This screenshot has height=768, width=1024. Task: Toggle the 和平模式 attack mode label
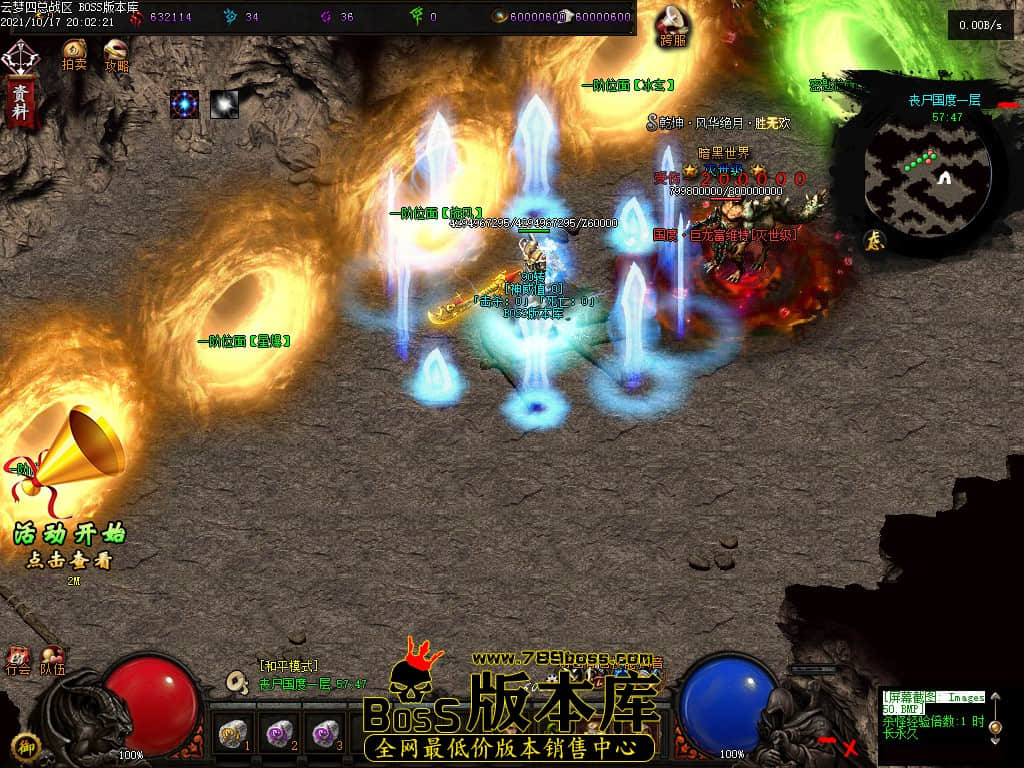[288, 666]
